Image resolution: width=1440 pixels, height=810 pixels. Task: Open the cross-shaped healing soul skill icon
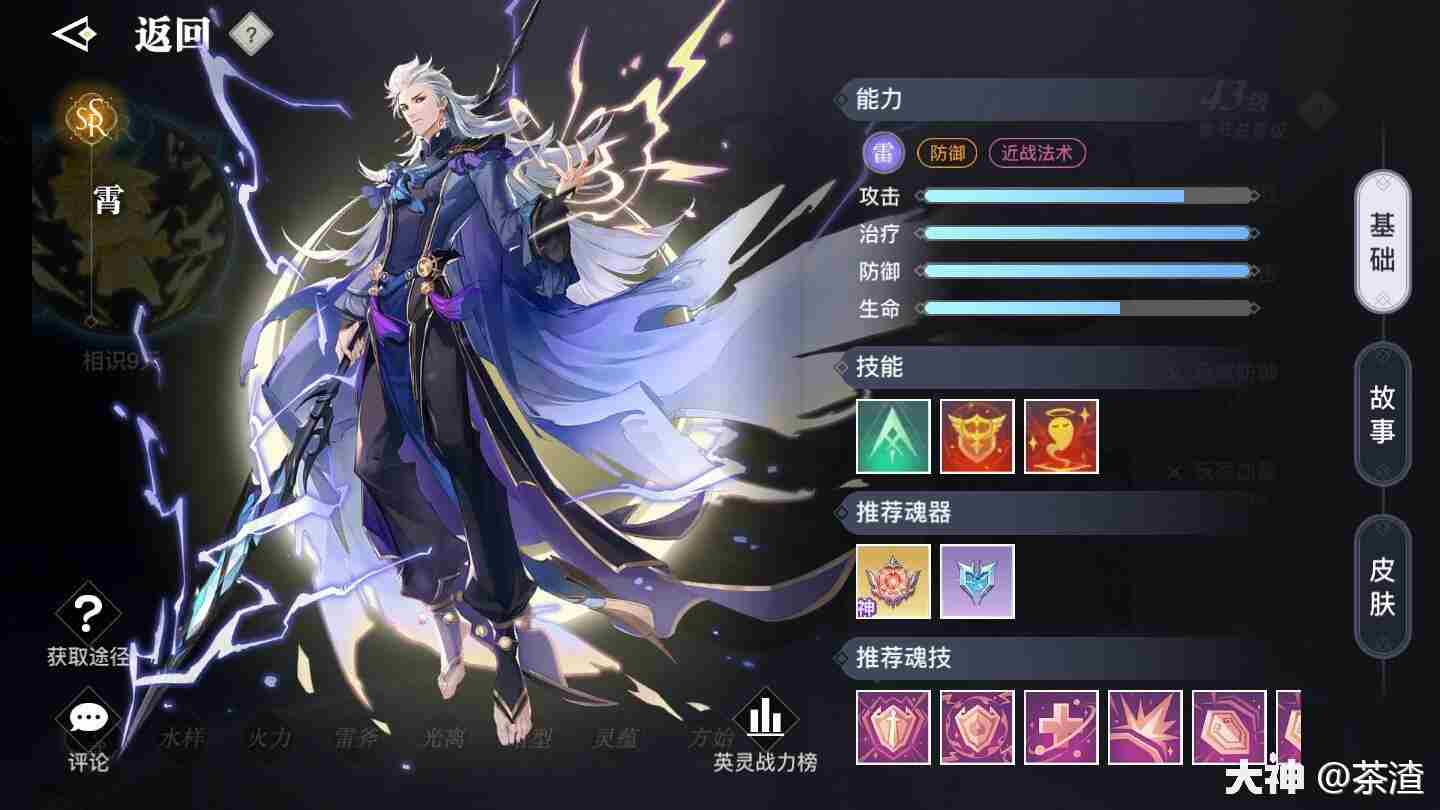pyautogui.click(x=1061, y=728)
